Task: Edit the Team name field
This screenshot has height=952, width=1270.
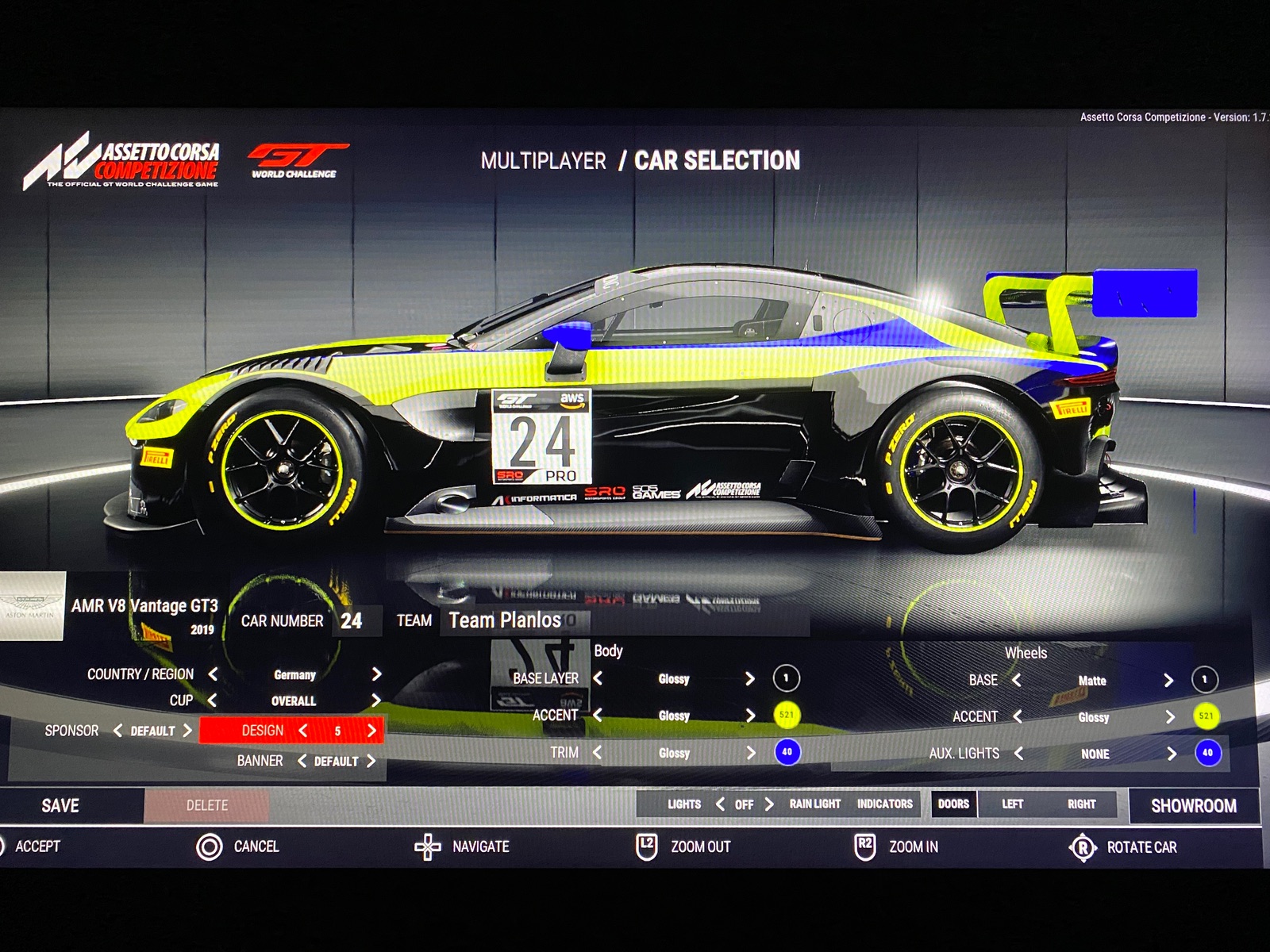Action: (x=623, y=620)
